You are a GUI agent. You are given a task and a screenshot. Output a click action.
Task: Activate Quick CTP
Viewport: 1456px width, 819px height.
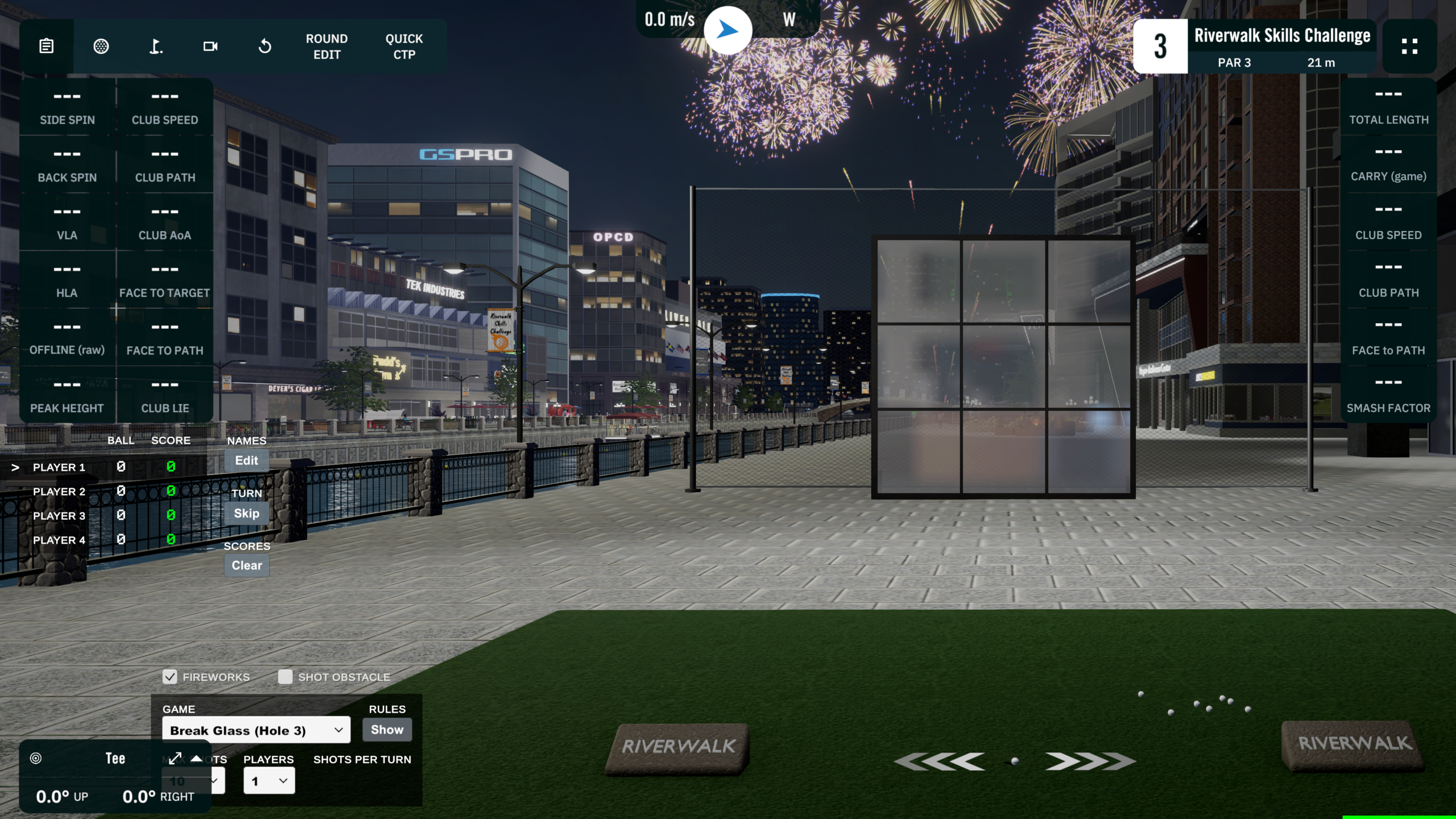(x=404, y=47)
